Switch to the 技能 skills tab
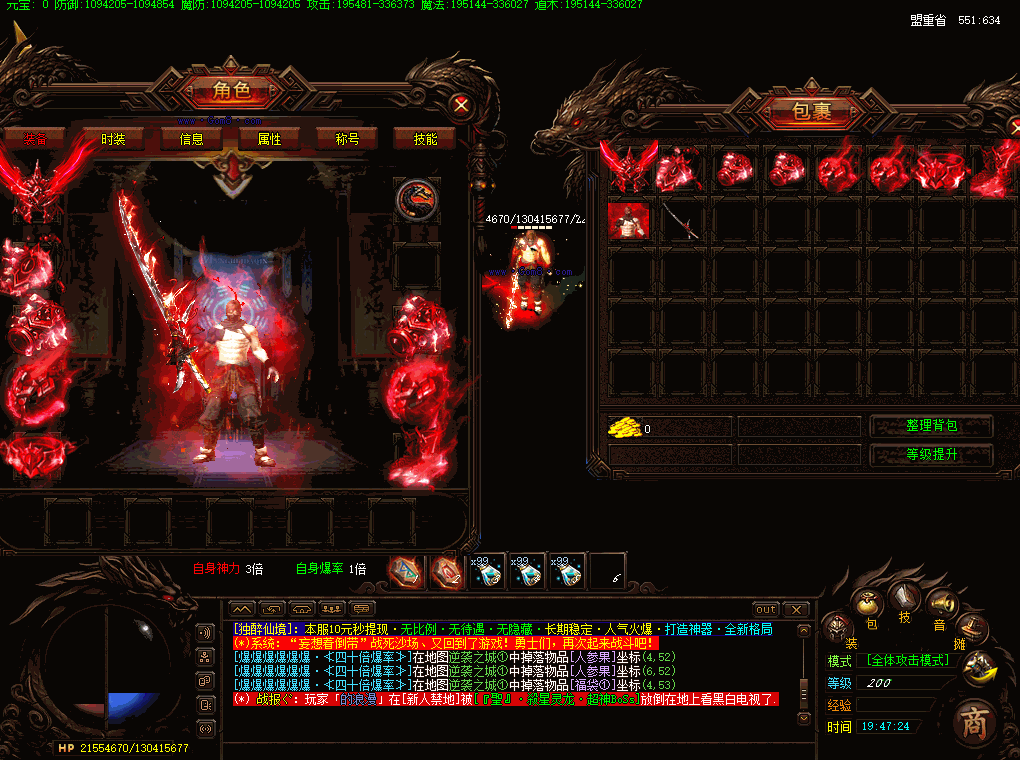This screenshot has width=1020, height=760. (x=425, y=139)
